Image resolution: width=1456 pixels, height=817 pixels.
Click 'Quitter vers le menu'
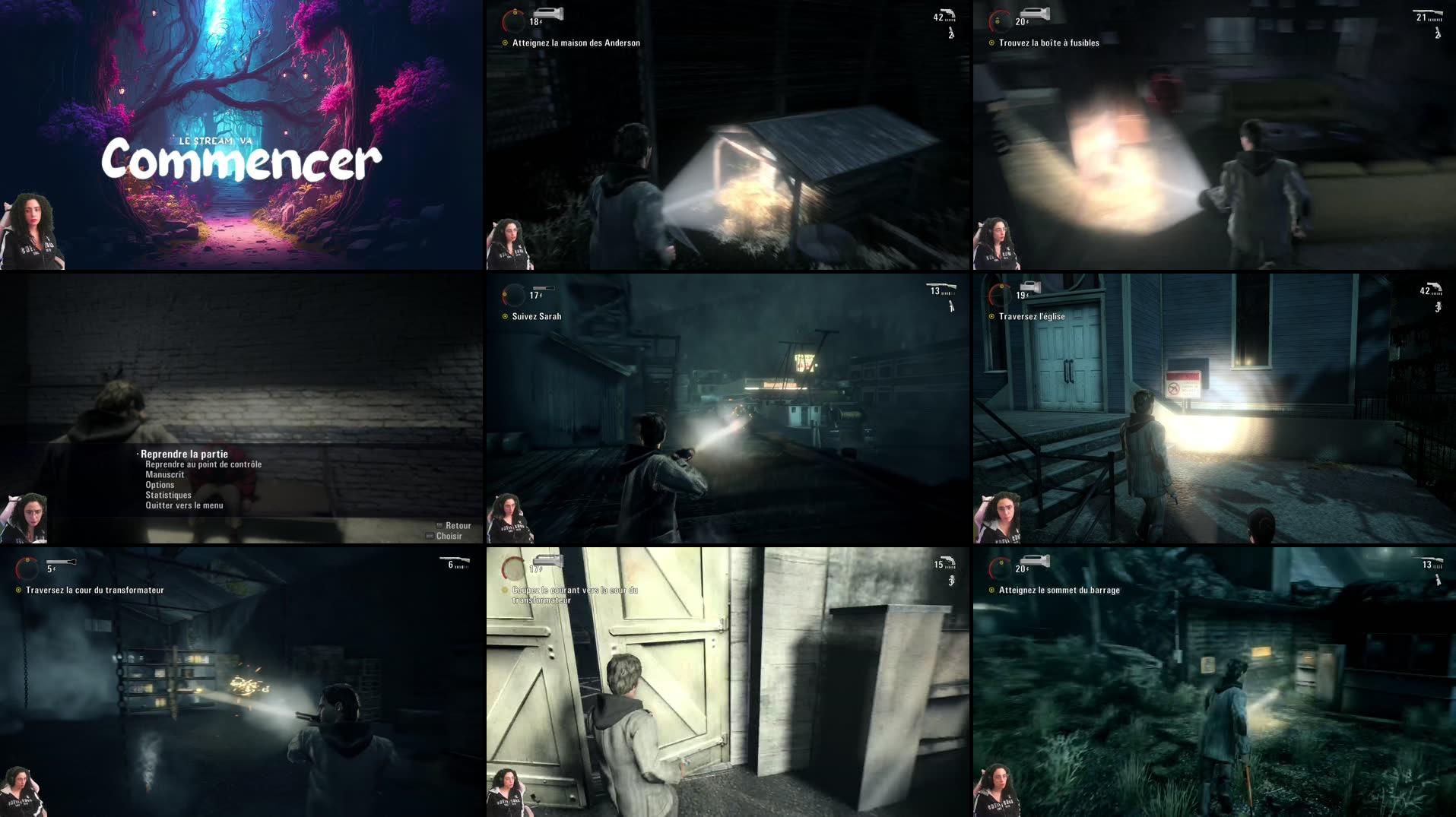click(x=182, y=504)
